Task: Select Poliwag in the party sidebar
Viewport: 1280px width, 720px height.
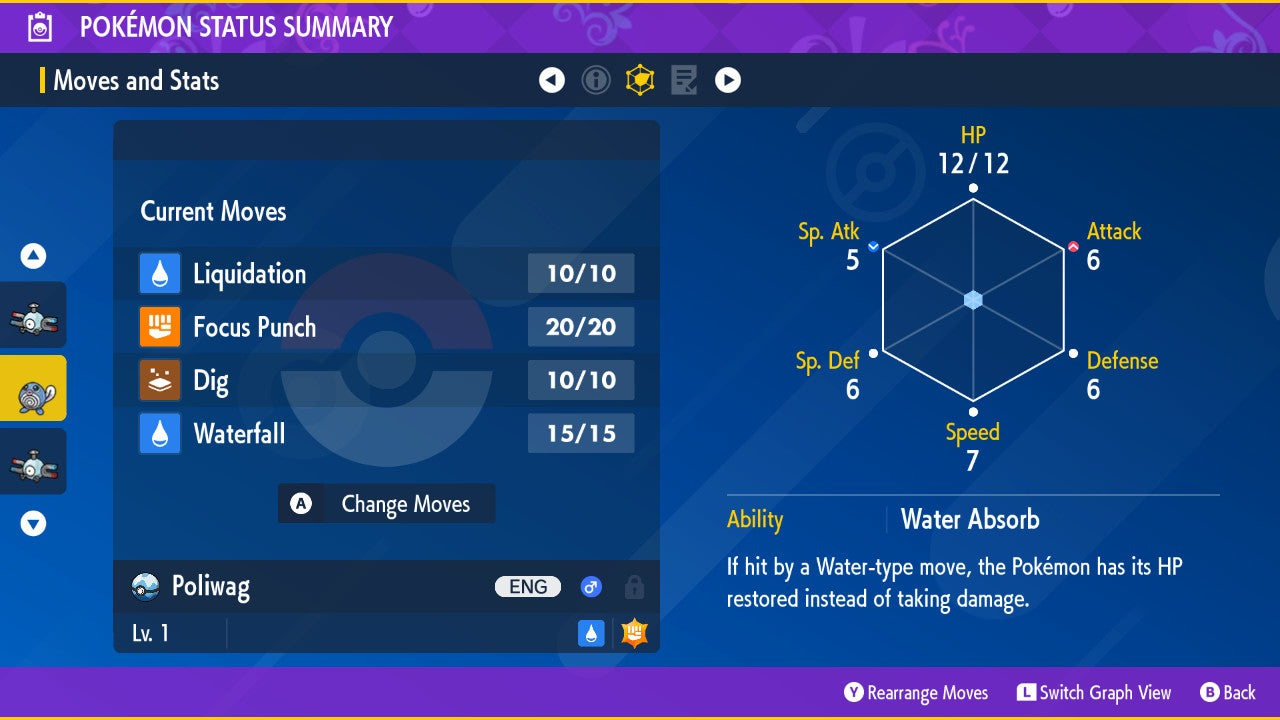Action: [x=33, y=388]
